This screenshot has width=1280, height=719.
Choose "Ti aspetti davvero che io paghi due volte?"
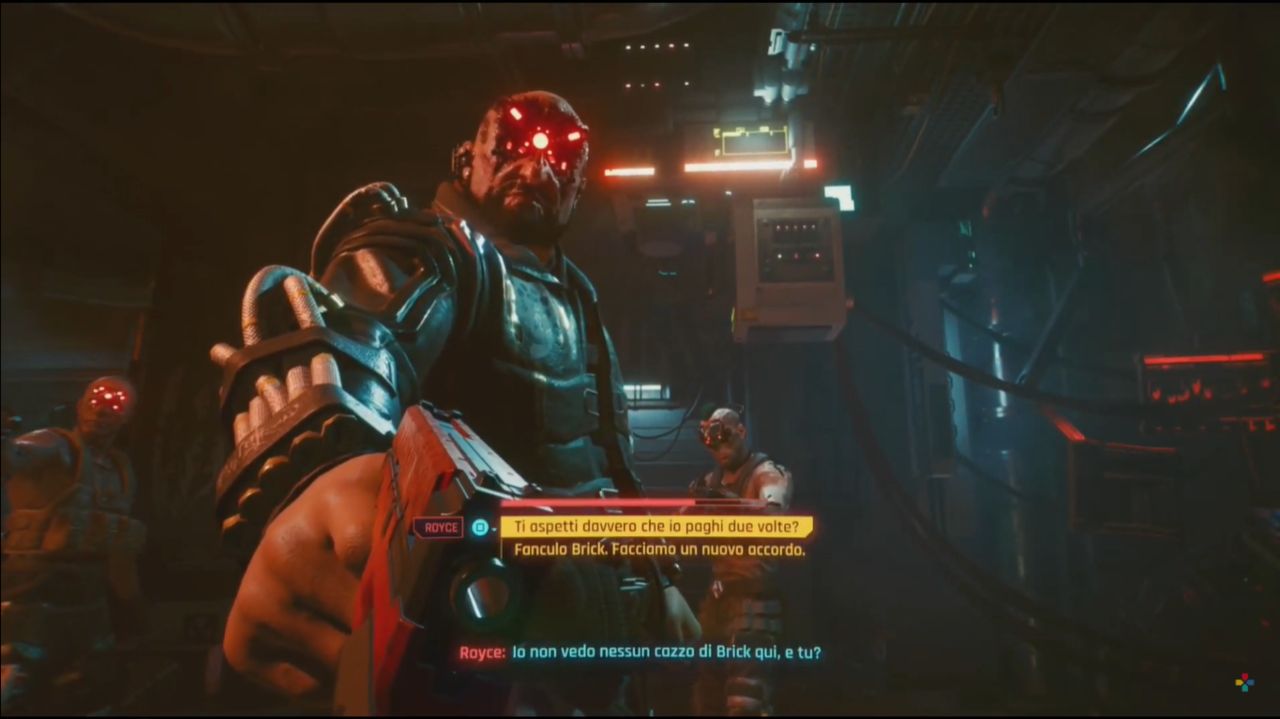[x=656, y=527]
